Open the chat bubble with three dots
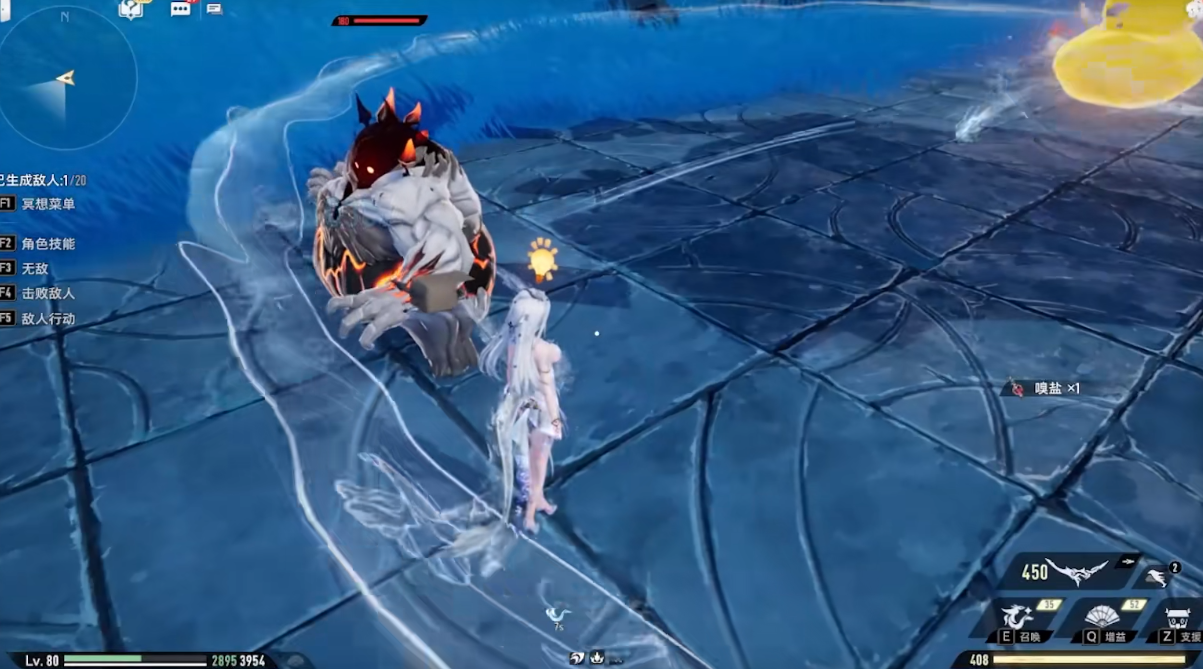This screenshot has height=669, width=1203. [181, 9]
